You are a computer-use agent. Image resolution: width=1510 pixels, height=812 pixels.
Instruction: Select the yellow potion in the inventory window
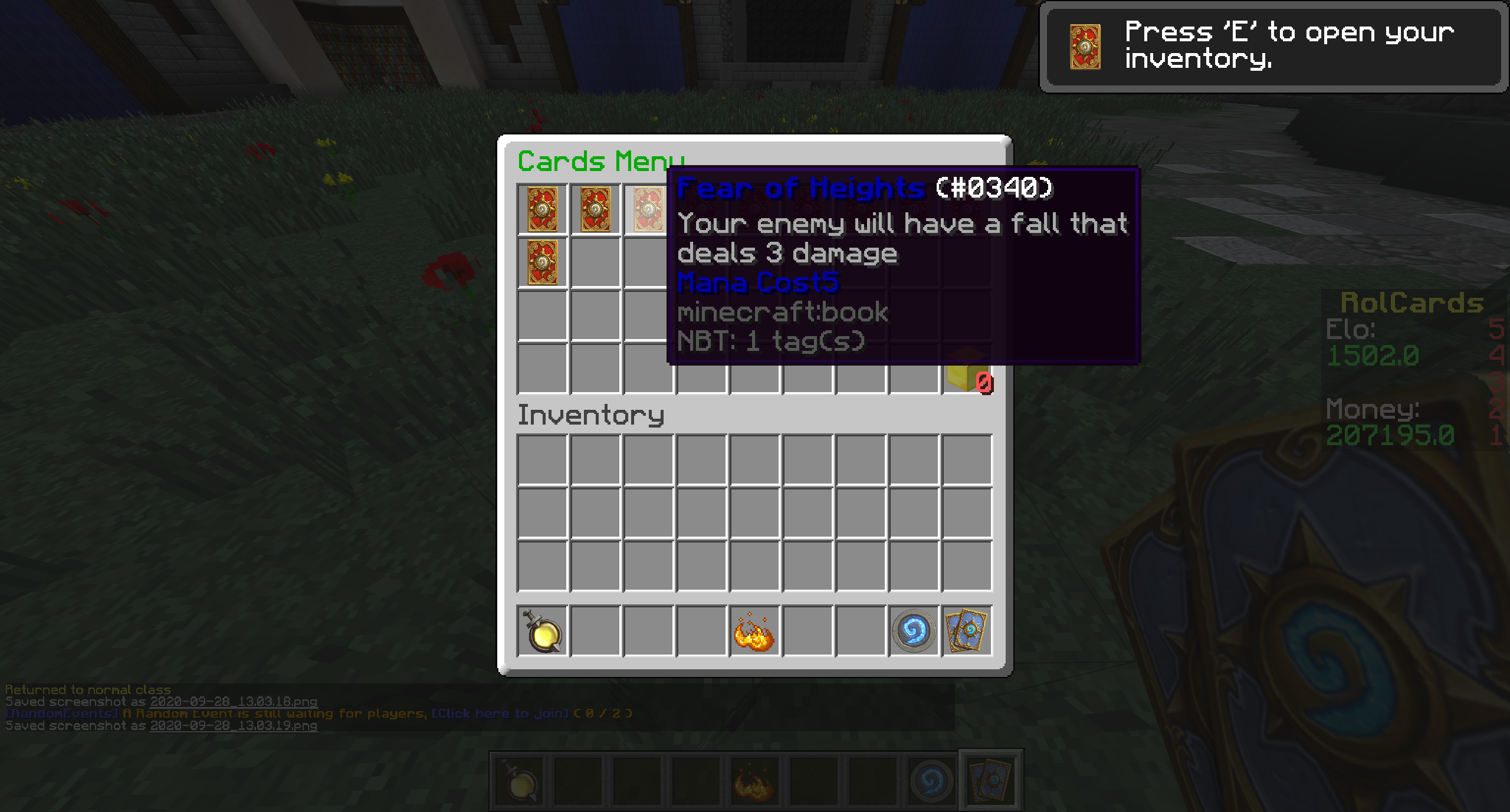click(542, 632)
